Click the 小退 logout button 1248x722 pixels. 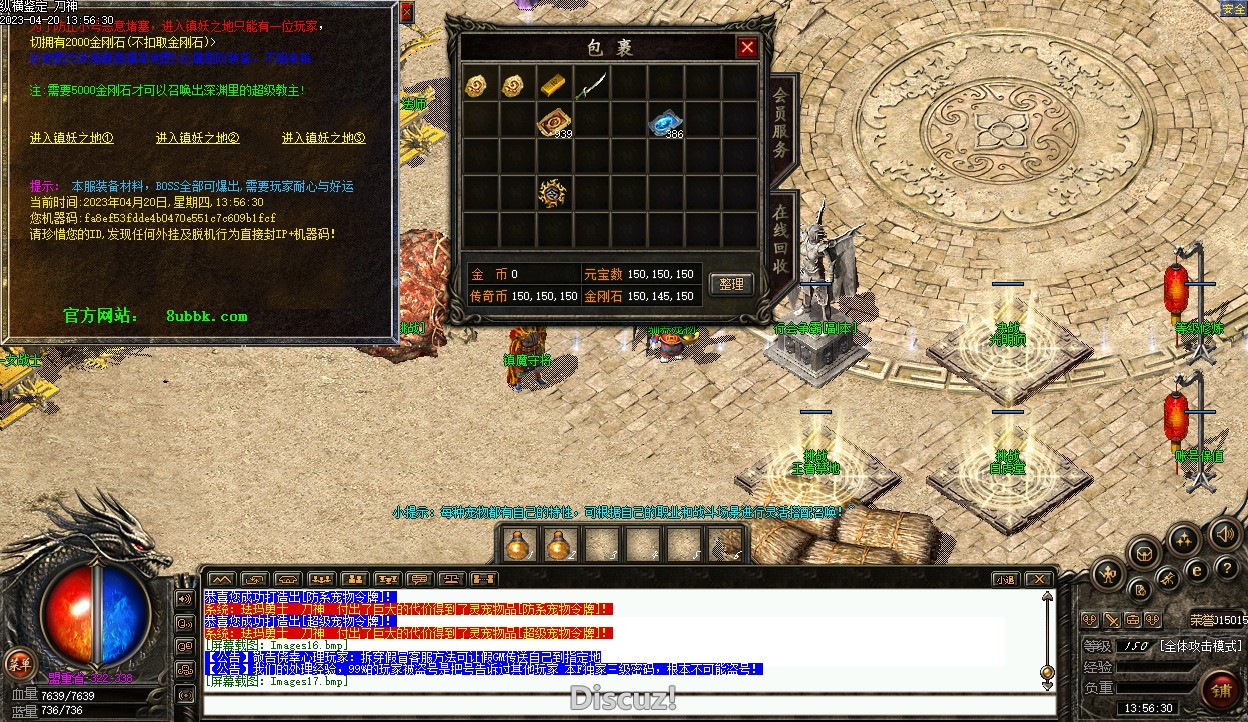click(x=1005, y=579)
